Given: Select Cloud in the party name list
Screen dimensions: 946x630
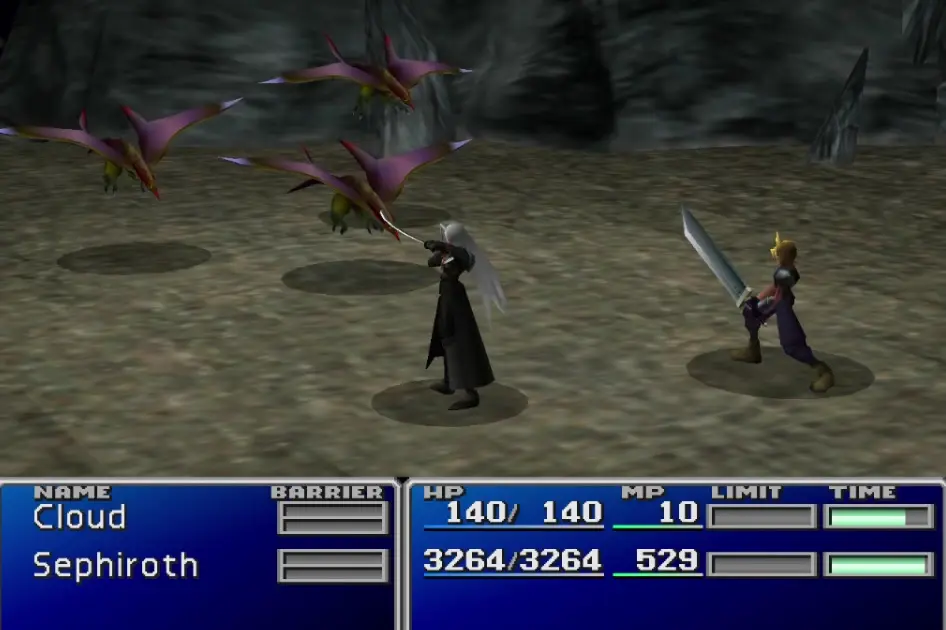Looking at the screenshot, I should click(x=80, y=517).
